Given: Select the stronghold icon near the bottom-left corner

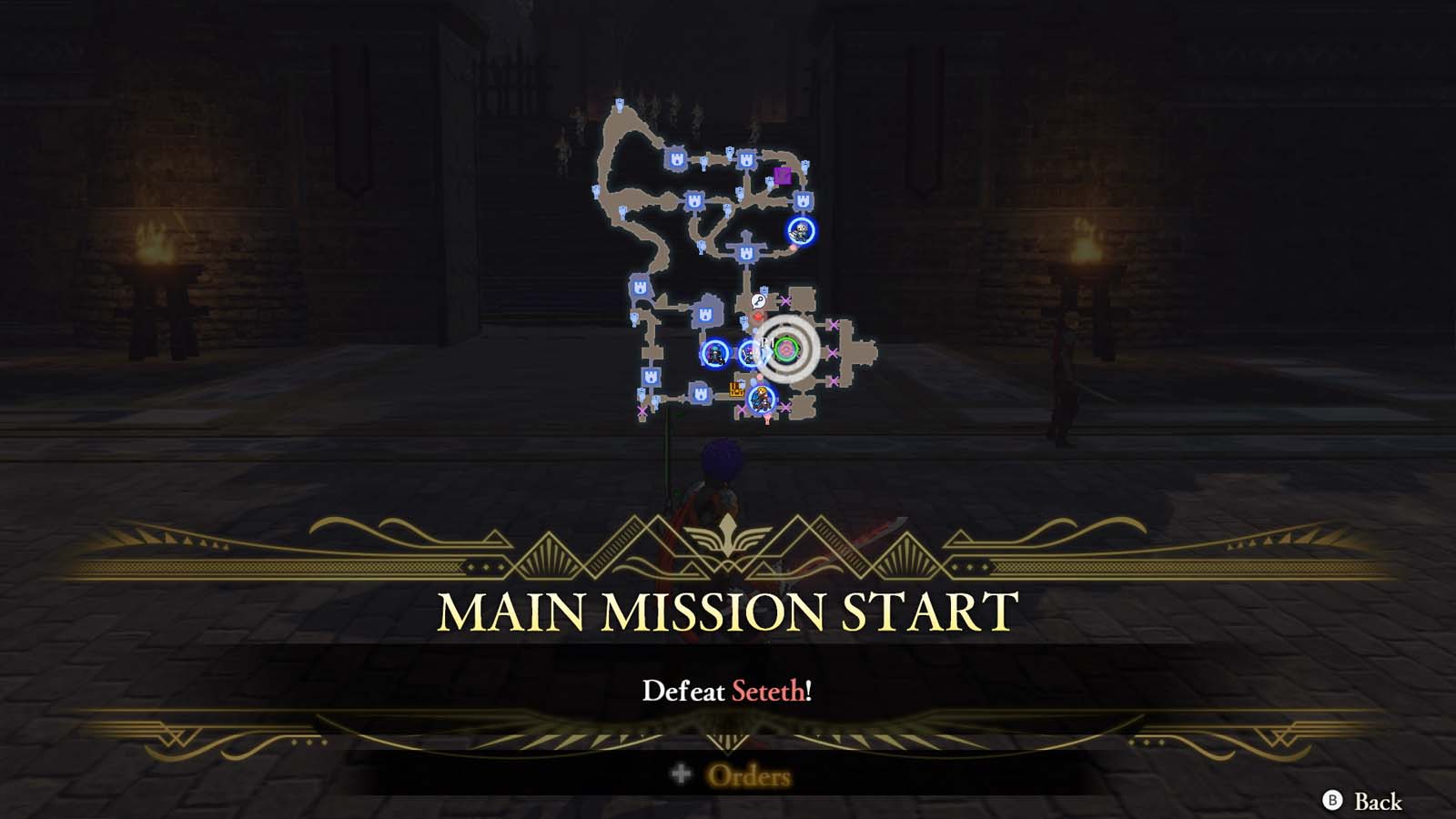Looking at the screenshot, I should (x=651, y=376).
